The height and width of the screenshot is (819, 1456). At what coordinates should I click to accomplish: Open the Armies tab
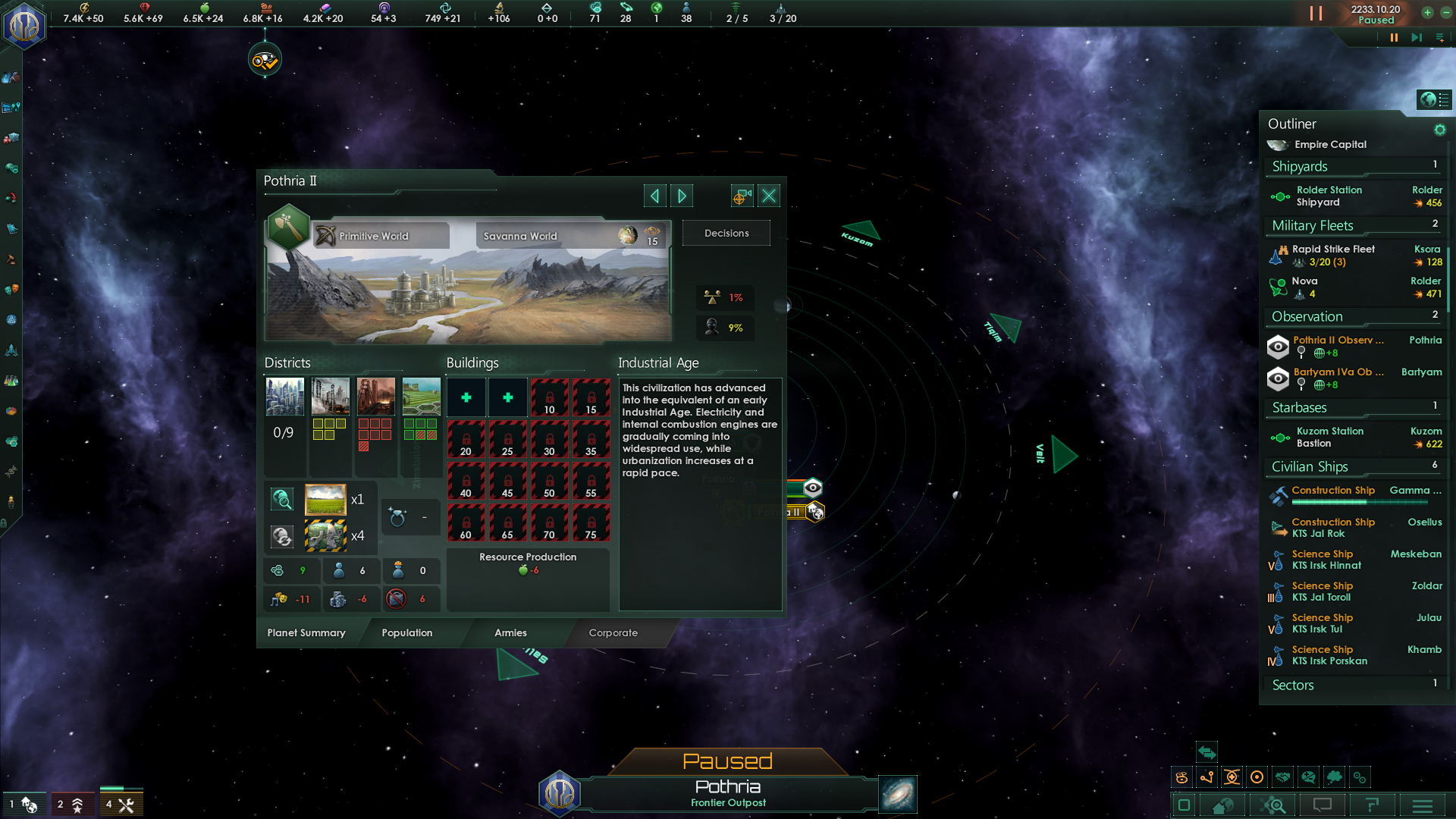510,633
